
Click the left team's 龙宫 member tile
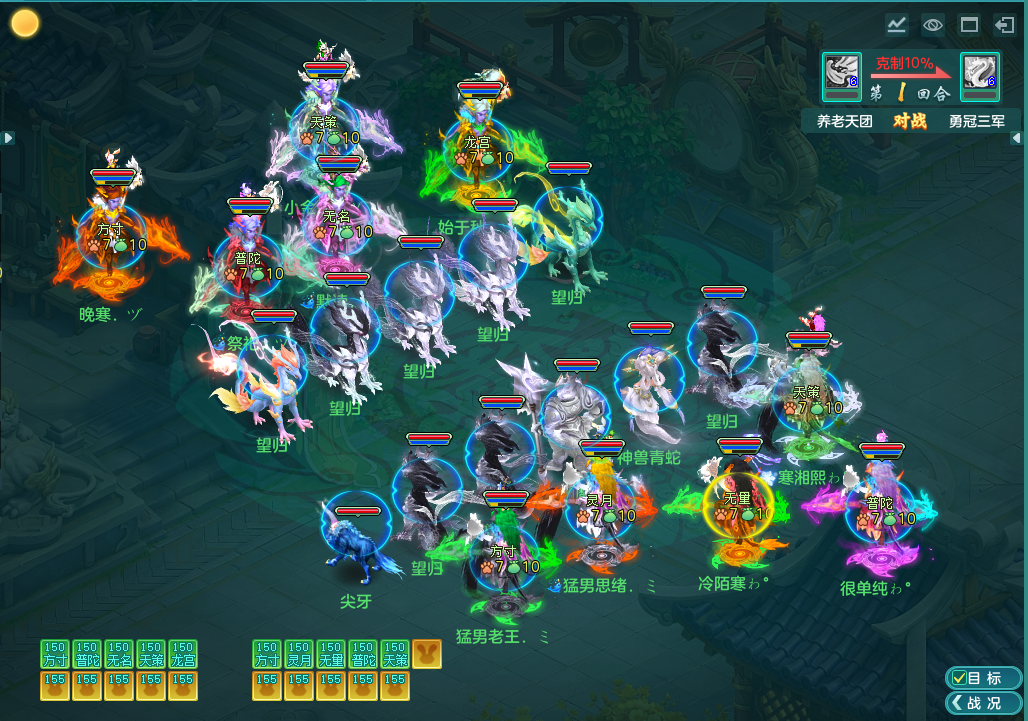183,654
